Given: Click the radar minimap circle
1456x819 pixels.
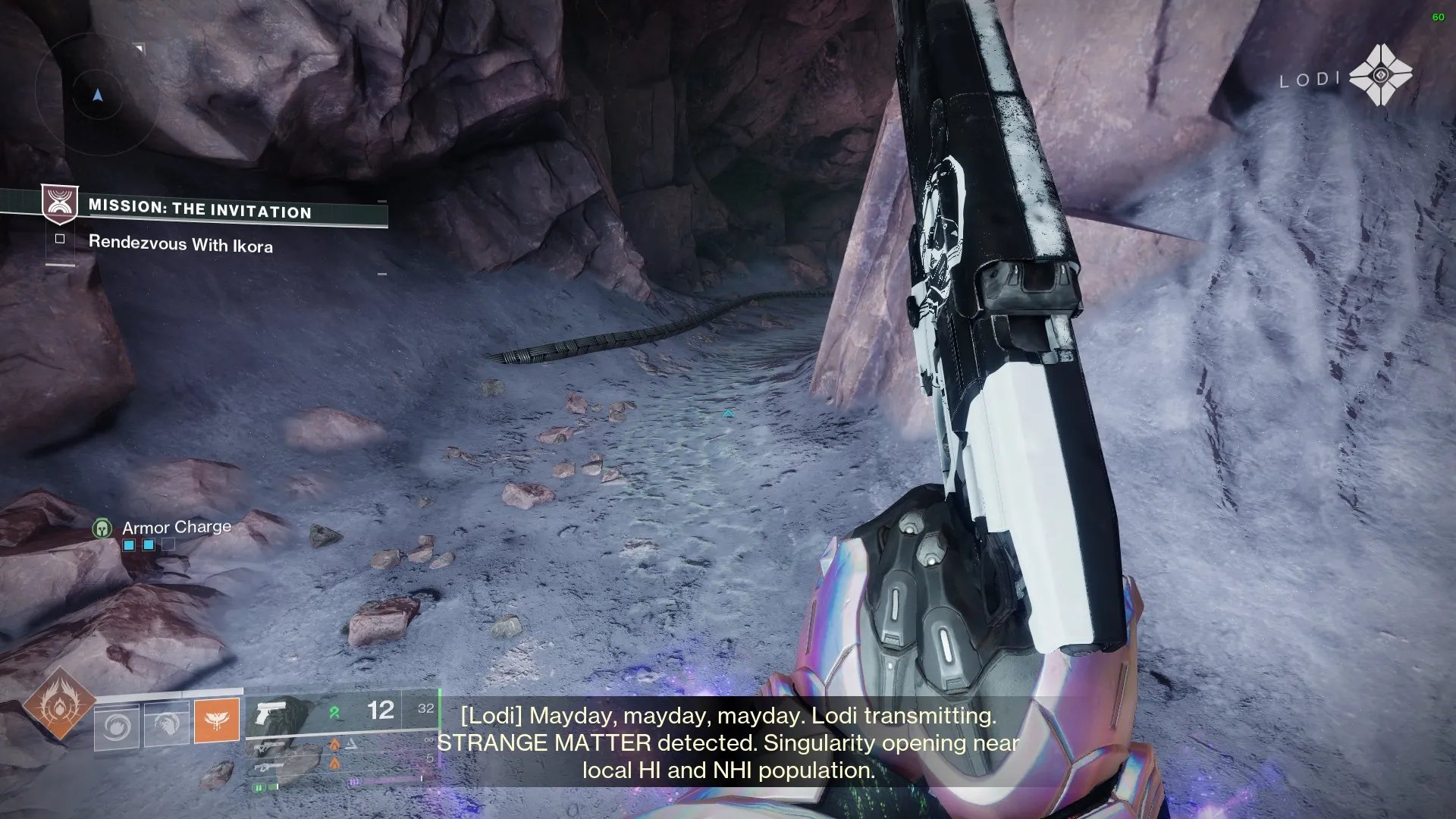Looking at the screenshot, I should pyautogui.click(x=97, y=94).
